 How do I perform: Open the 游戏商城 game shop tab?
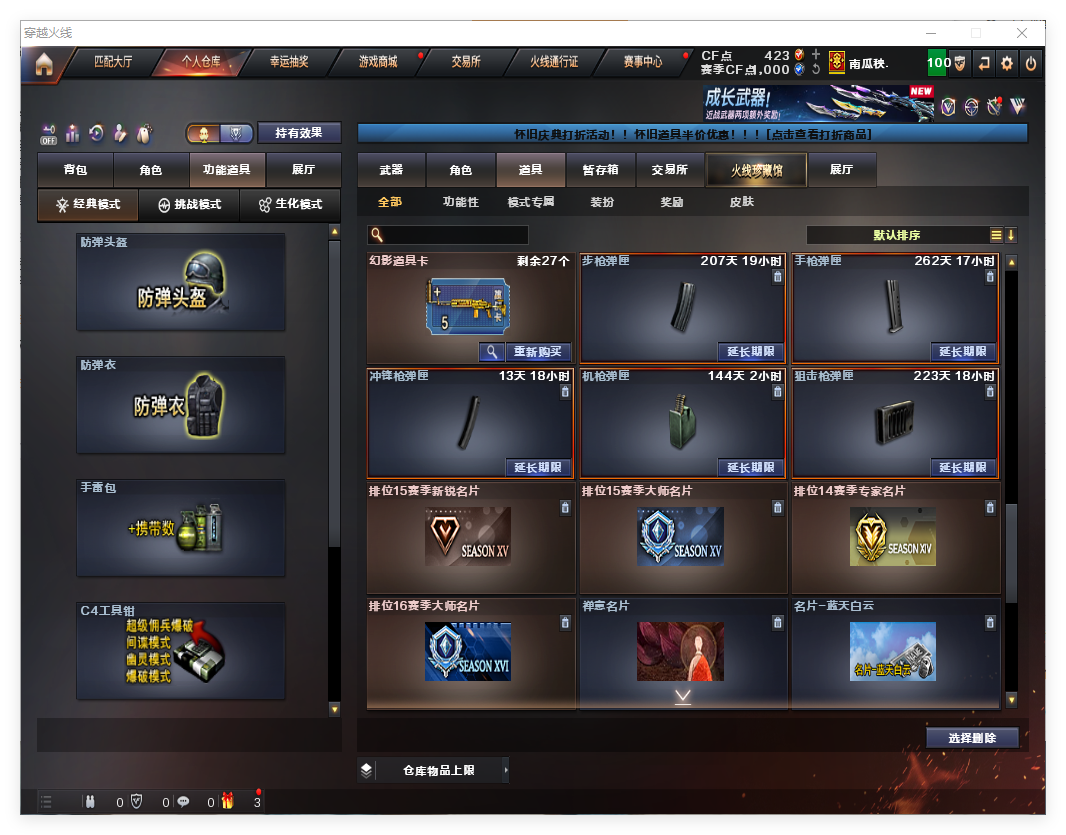click(x=378, y=62)
